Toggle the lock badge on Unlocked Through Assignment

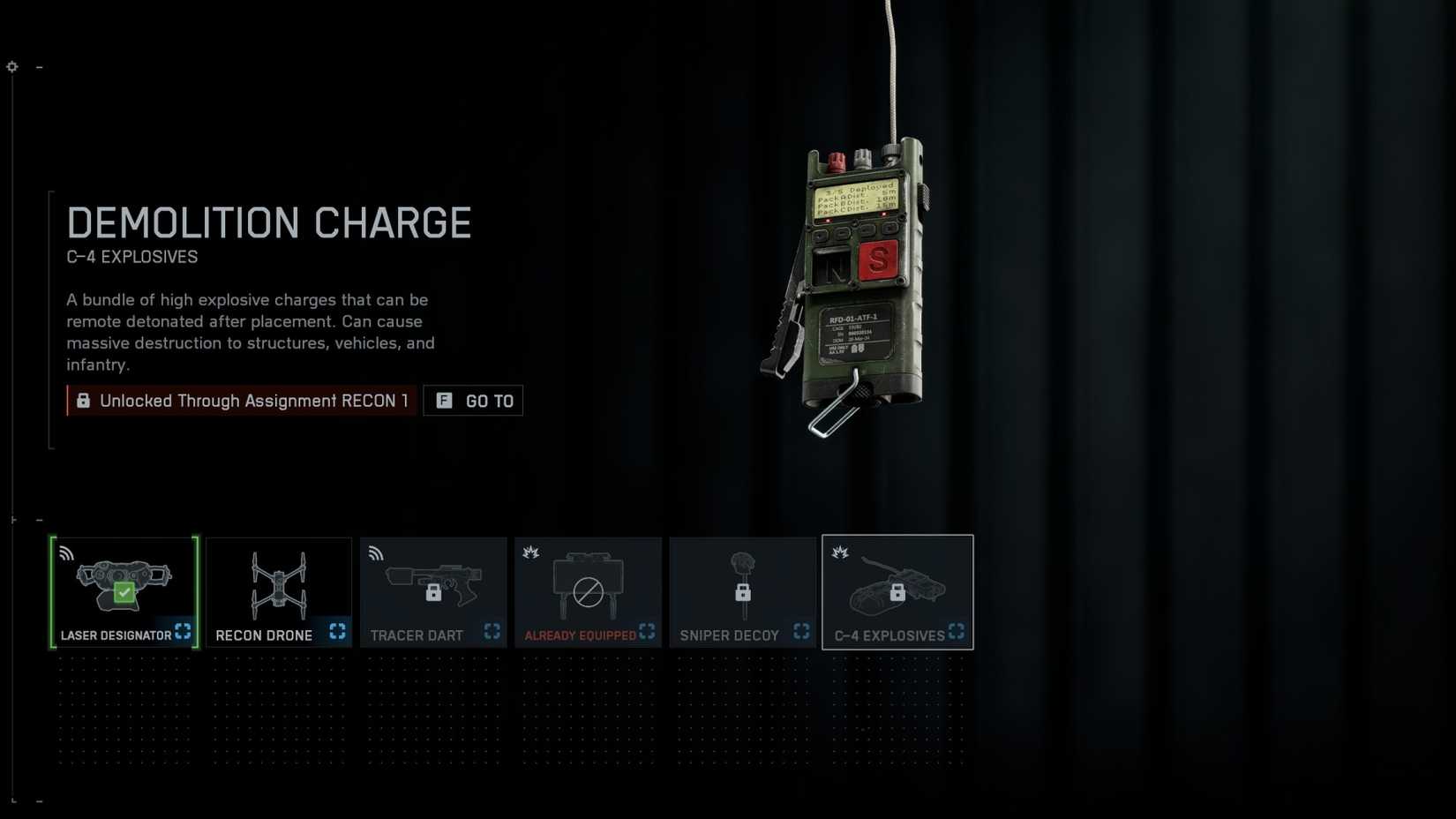[x=84, y=401]
